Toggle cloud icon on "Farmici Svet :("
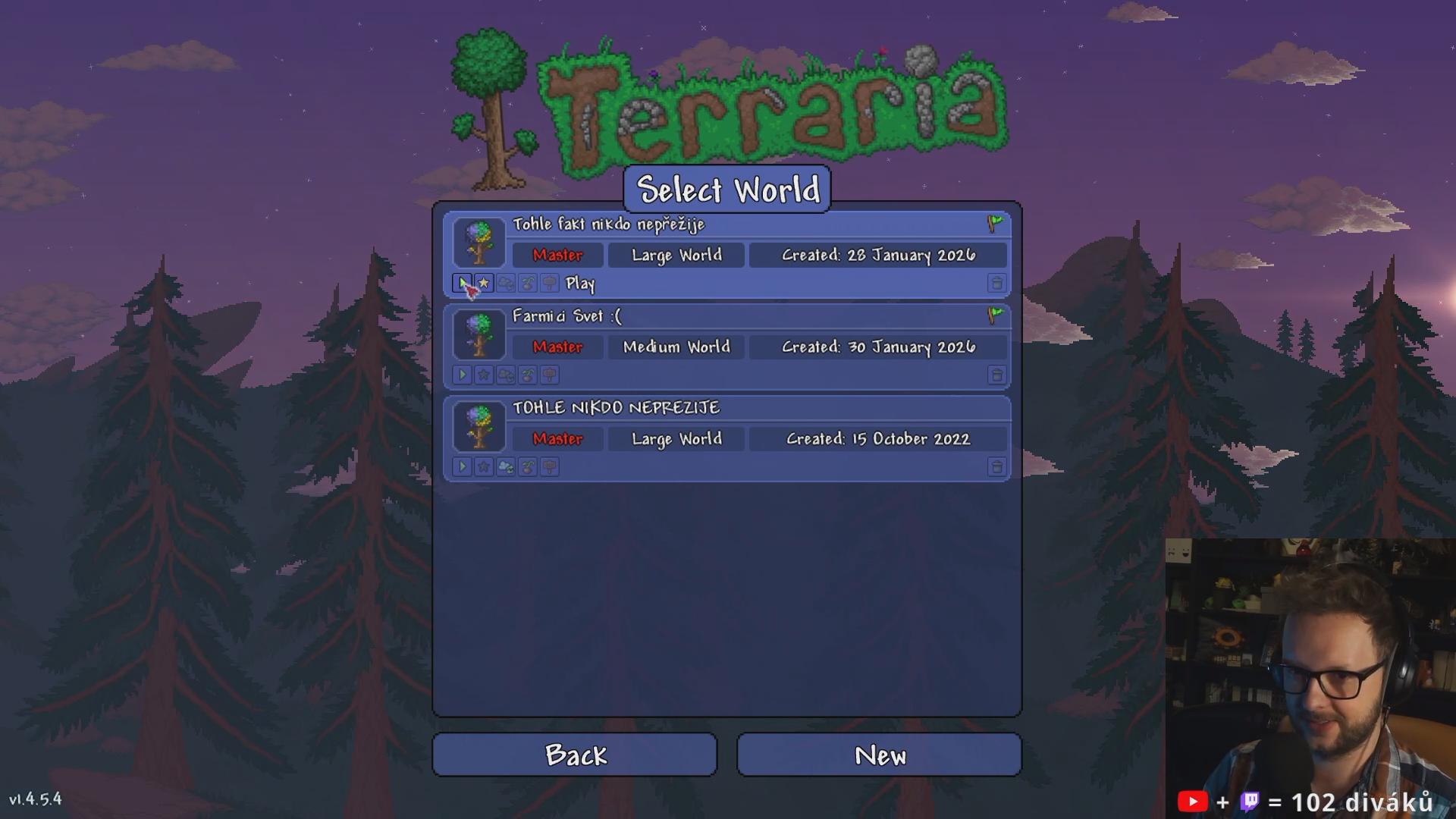The width and height of the screenshot is (1456, 819). tap(506, 375)
